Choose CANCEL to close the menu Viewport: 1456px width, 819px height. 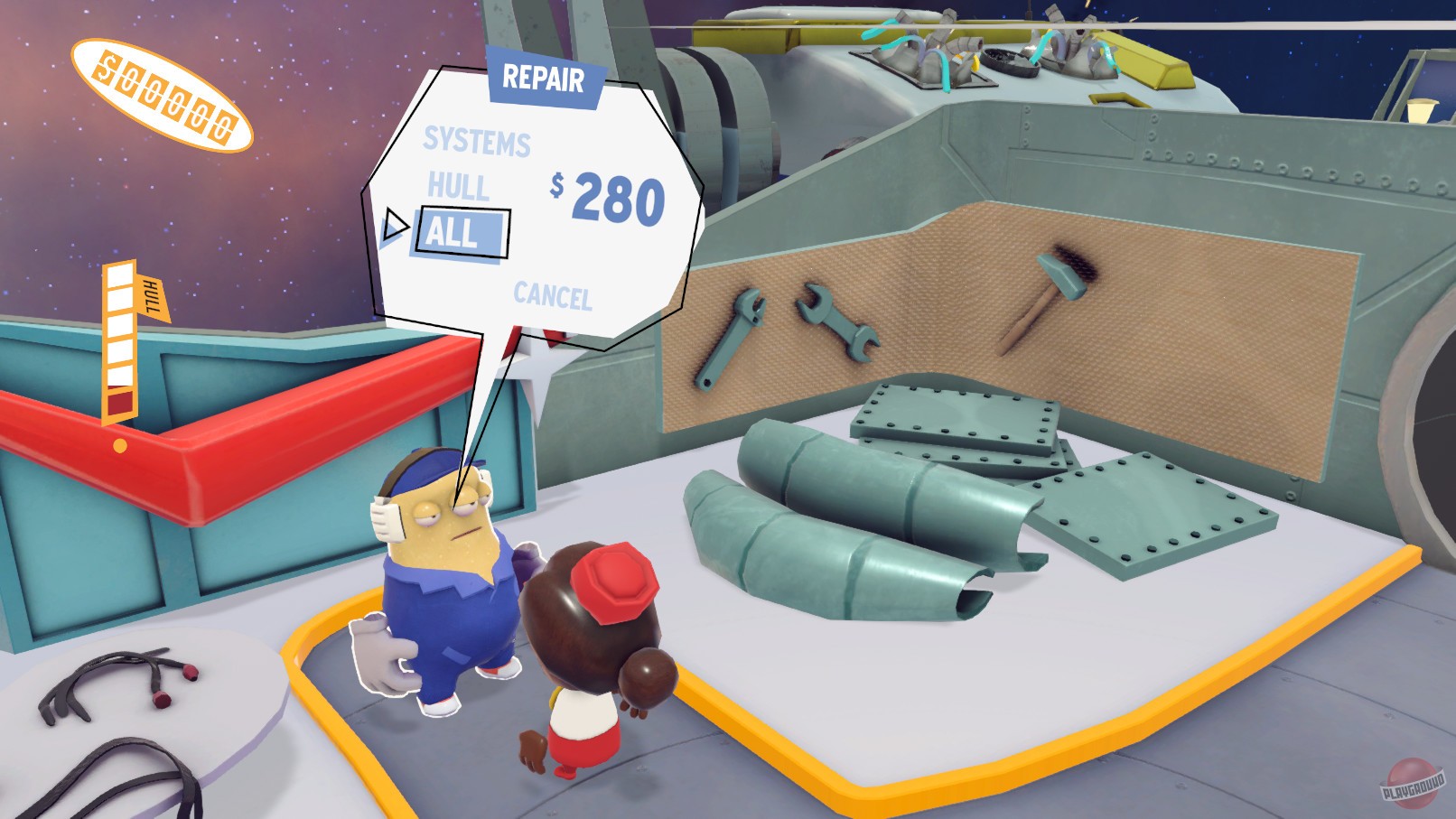[x=554, y=293]
